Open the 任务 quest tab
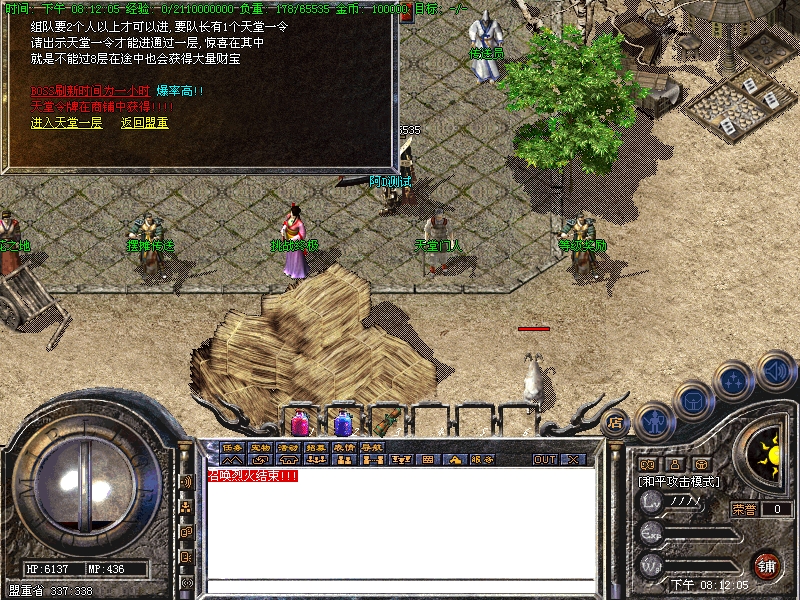The image size is (800, 600). [x=232, y=447]
